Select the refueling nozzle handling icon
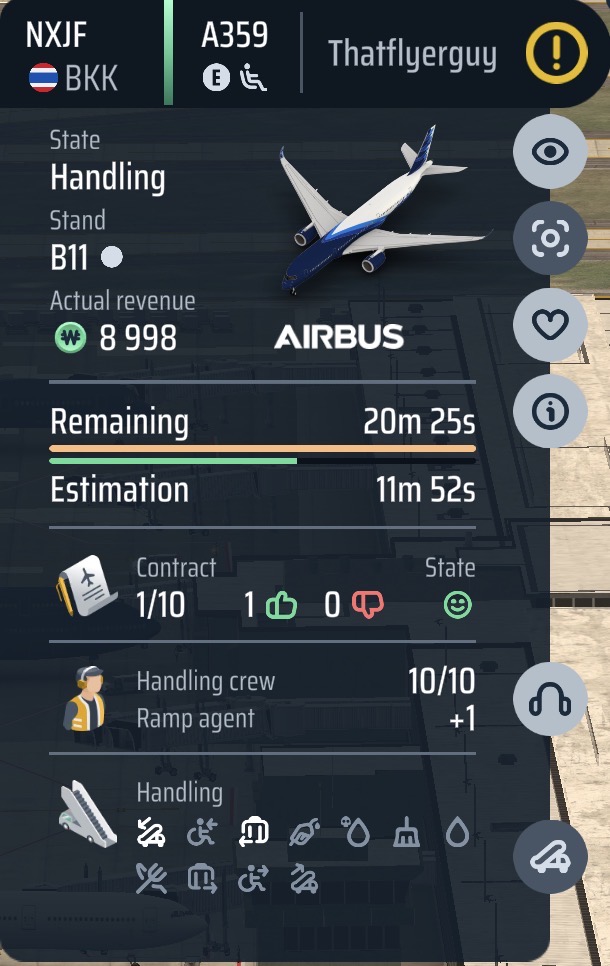Screen dimensions: 610x966 tap(304, 832)
